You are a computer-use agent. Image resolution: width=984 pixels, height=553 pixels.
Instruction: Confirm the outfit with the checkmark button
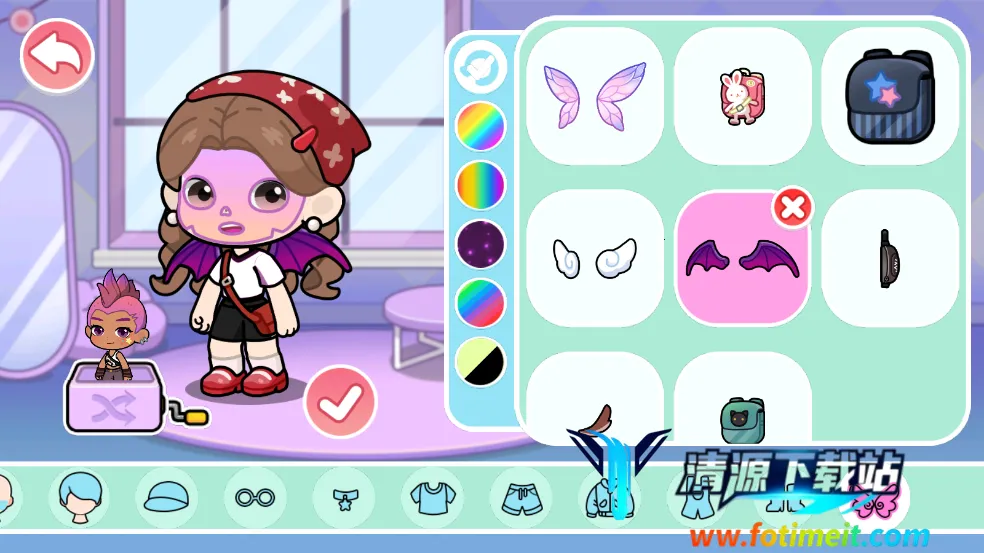click(340, 402)
